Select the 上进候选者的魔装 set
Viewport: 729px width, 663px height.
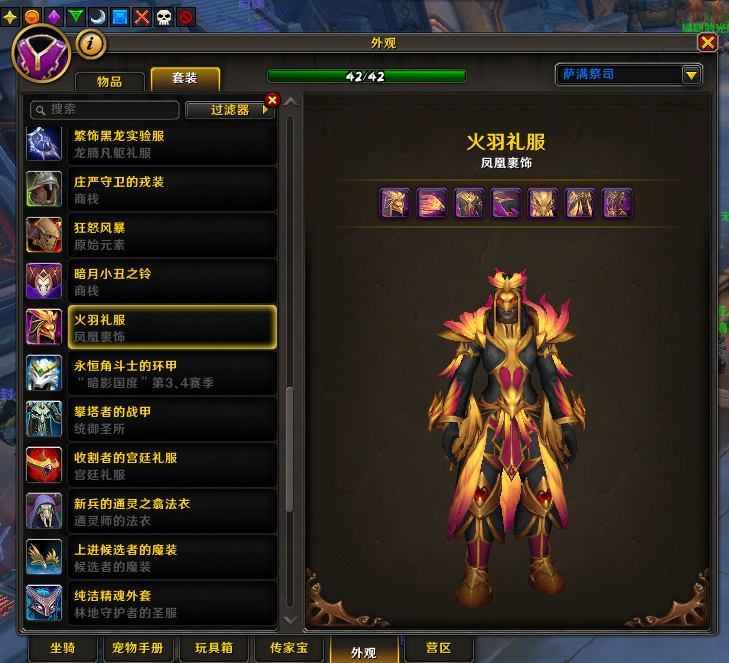point(150,558)
